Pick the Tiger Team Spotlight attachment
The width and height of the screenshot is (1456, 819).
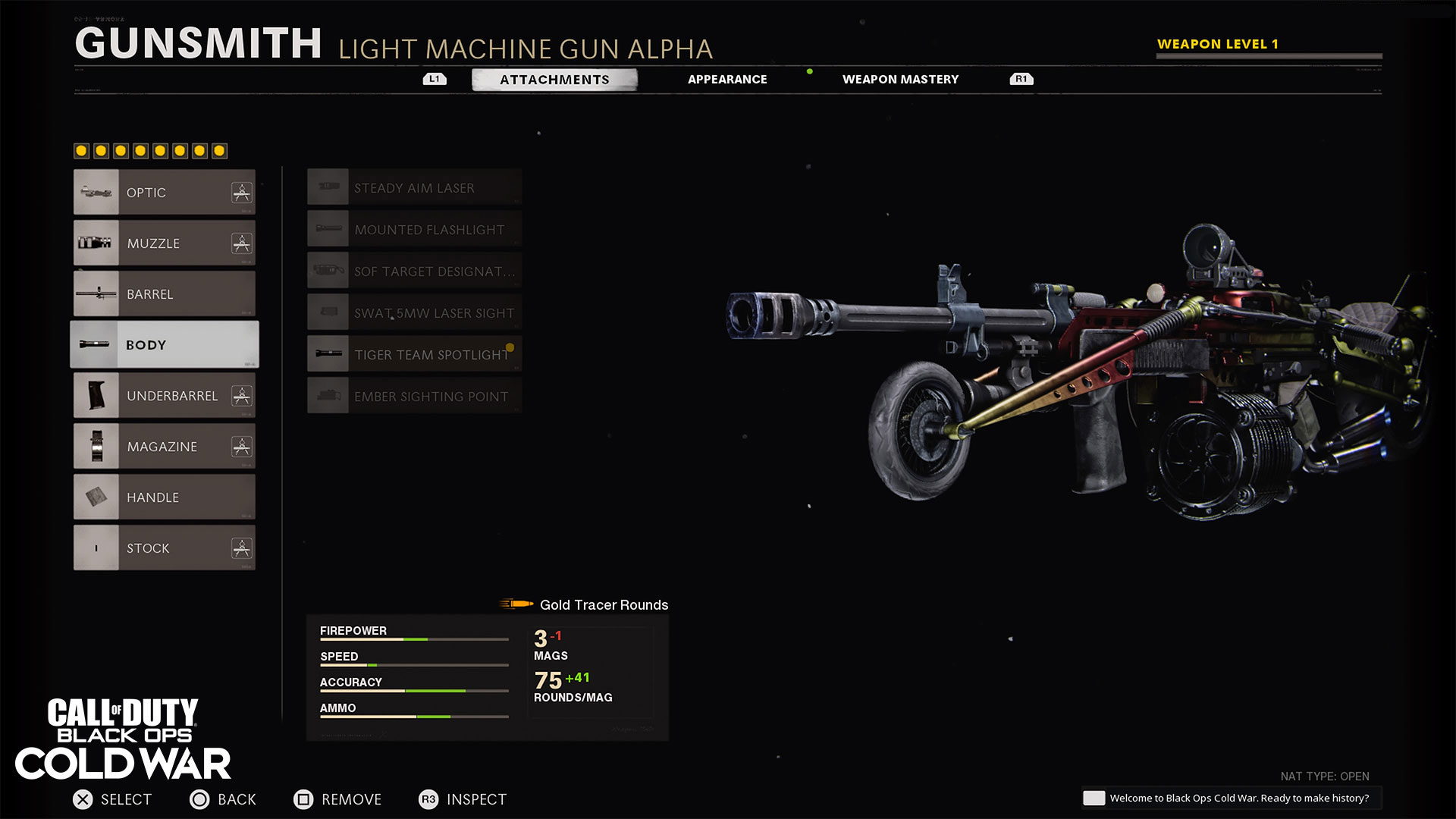pos(414,355)
